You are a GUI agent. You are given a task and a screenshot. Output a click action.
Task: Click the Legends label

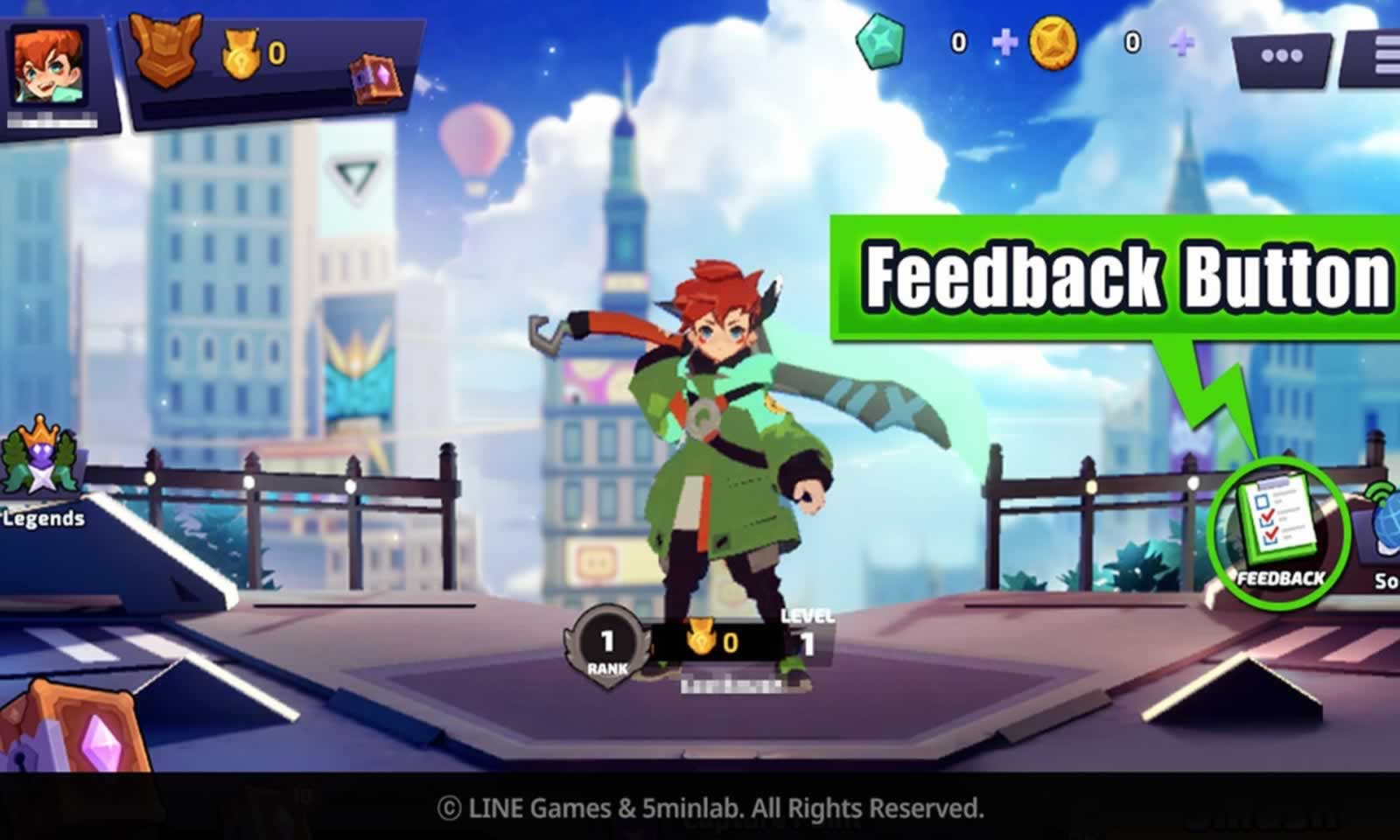(x=42, y=518)
